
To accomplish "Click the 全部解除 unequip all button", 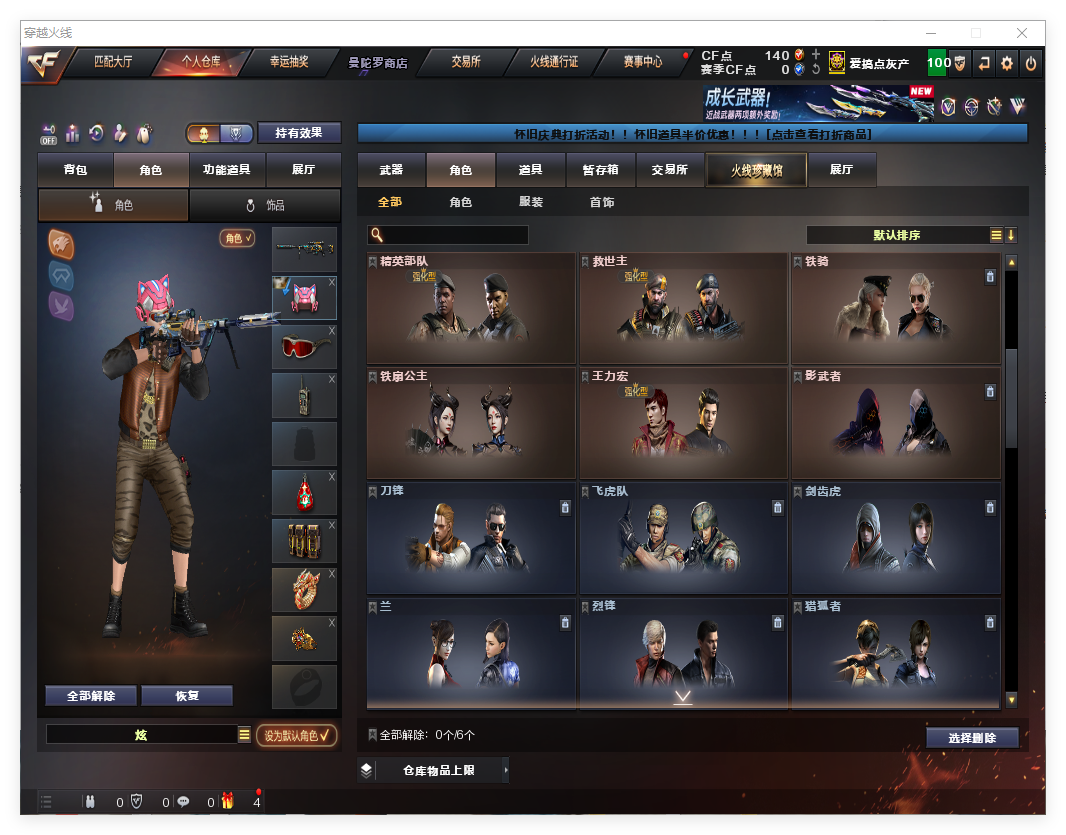I will click(x=91, y=696).
